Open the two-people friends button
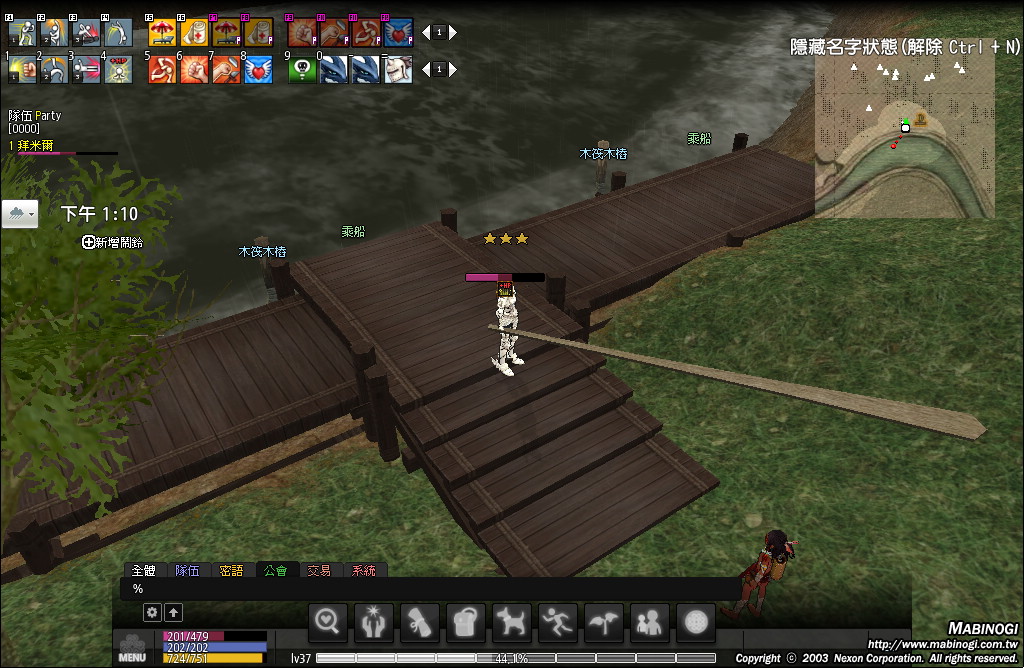1024x668 pixels. [x=650, y=622]
